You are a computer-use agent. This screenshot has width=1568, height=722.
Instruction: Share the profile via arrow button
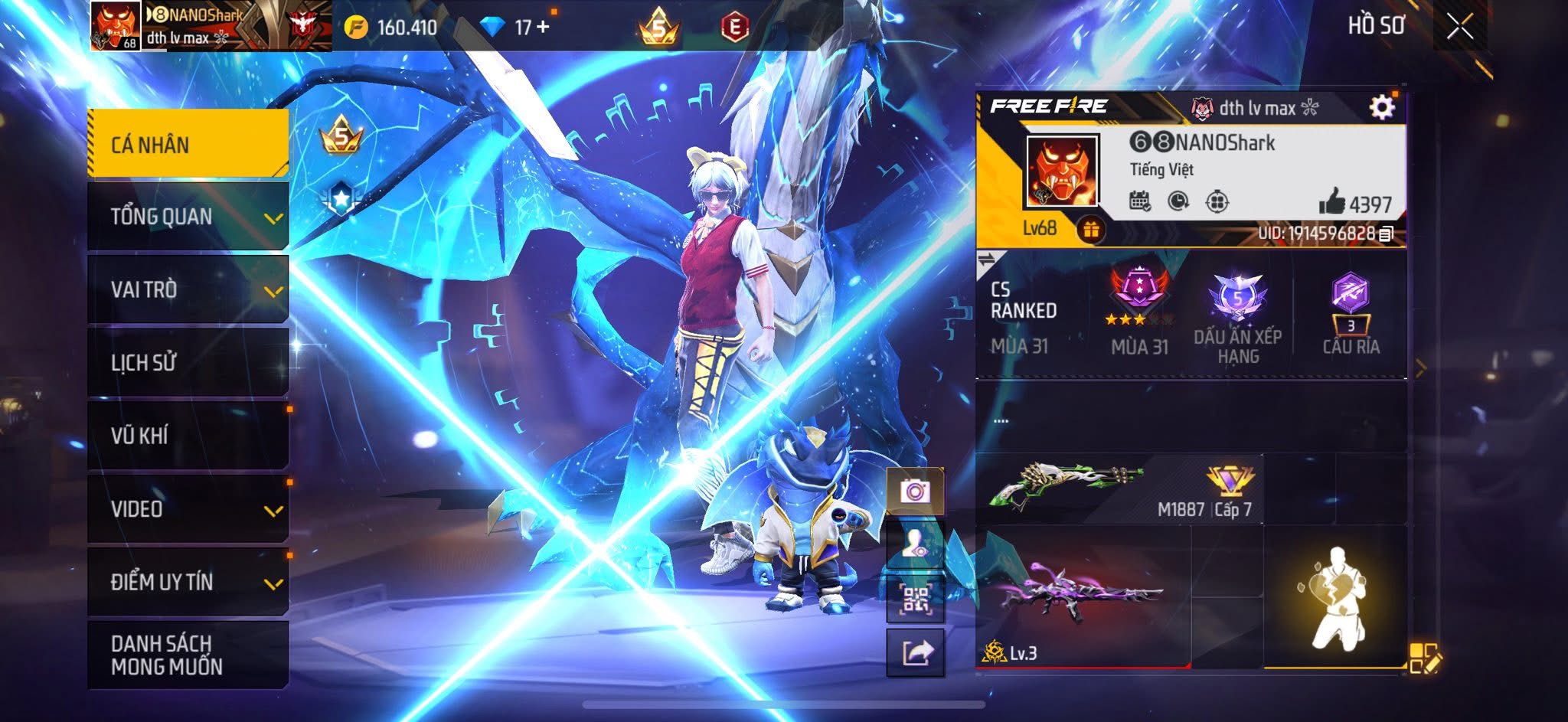[915, 653]
